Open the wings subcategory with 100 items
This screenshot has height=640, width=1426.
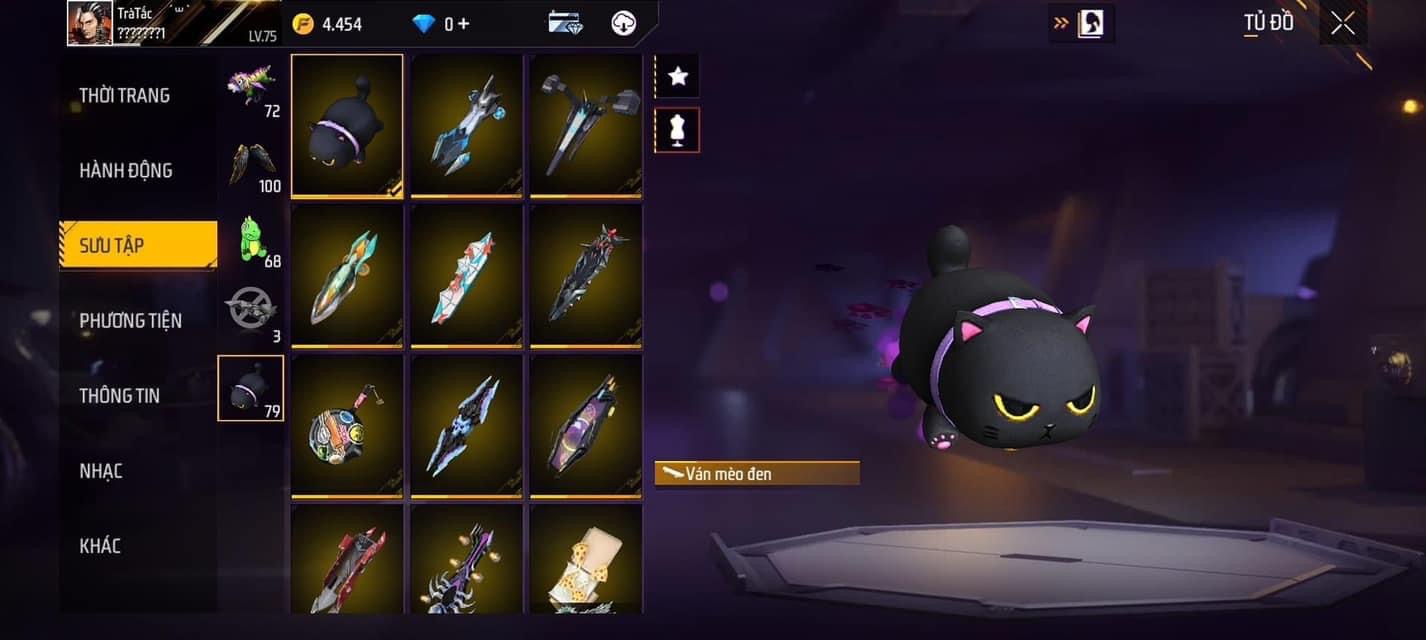pos(251,165)
